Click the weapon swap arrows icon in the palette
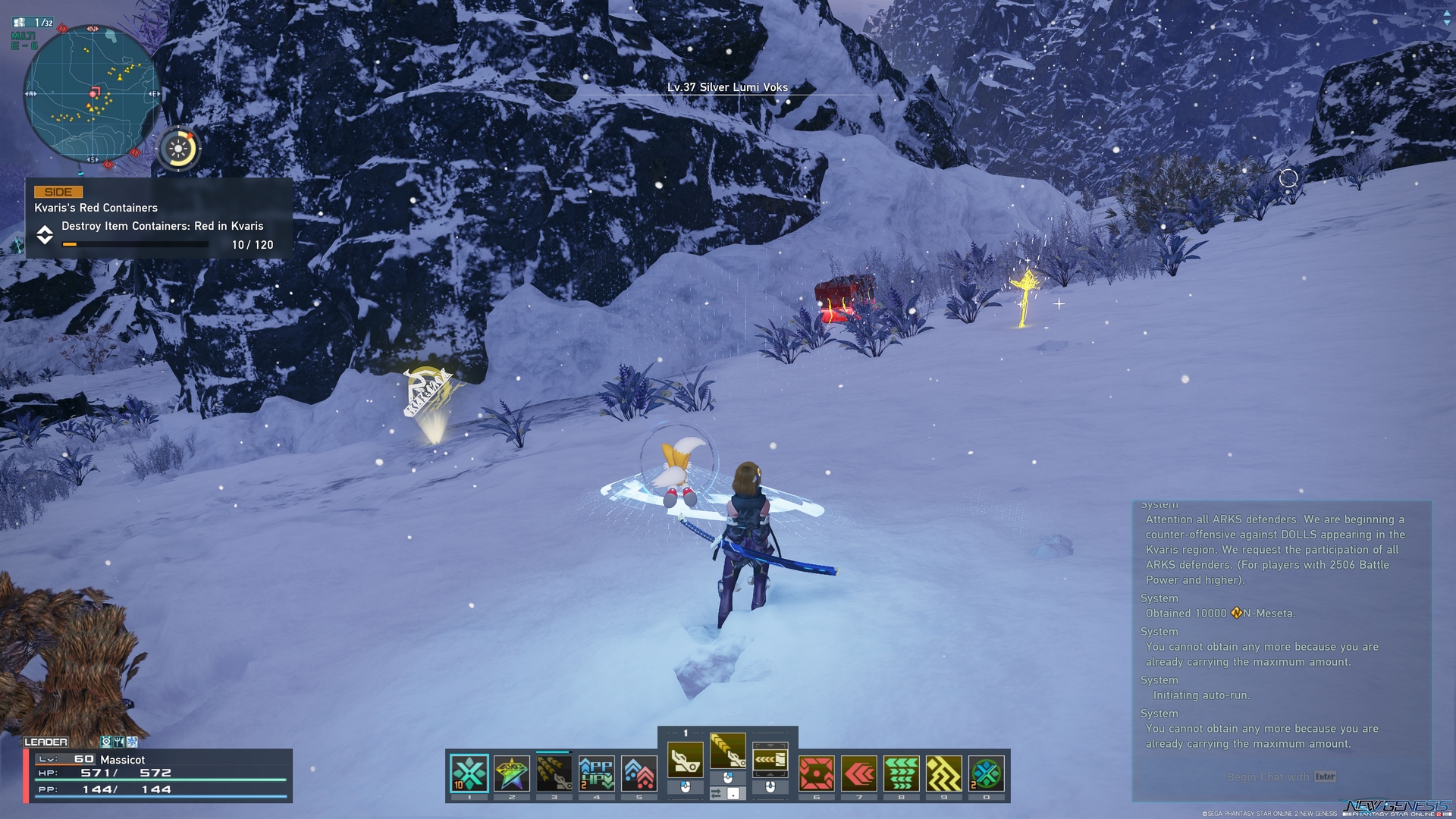Viewport: 1456px width, 819px height. point(716,793)
